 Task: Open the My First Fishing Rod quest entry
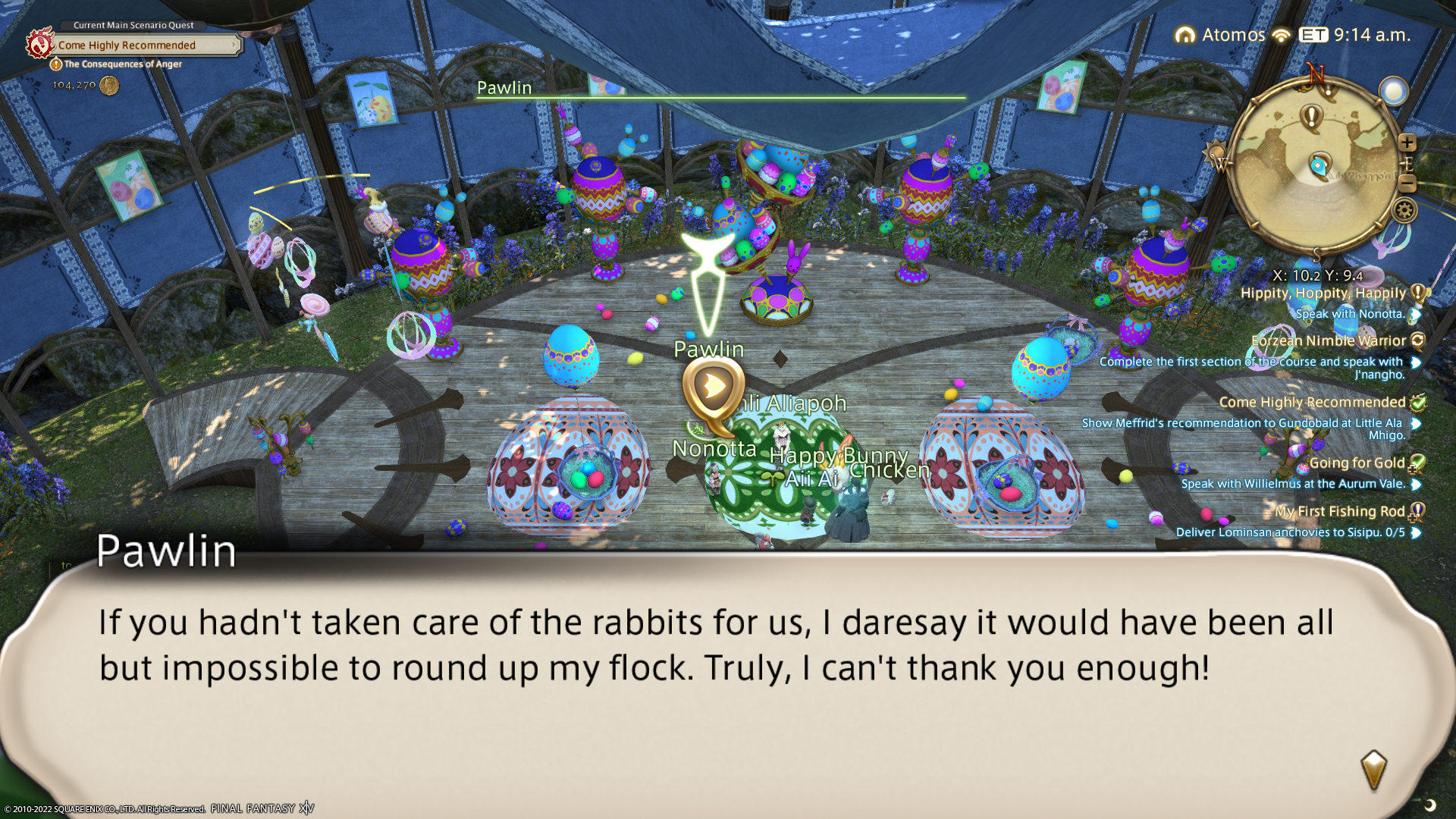click(1339, 512)
